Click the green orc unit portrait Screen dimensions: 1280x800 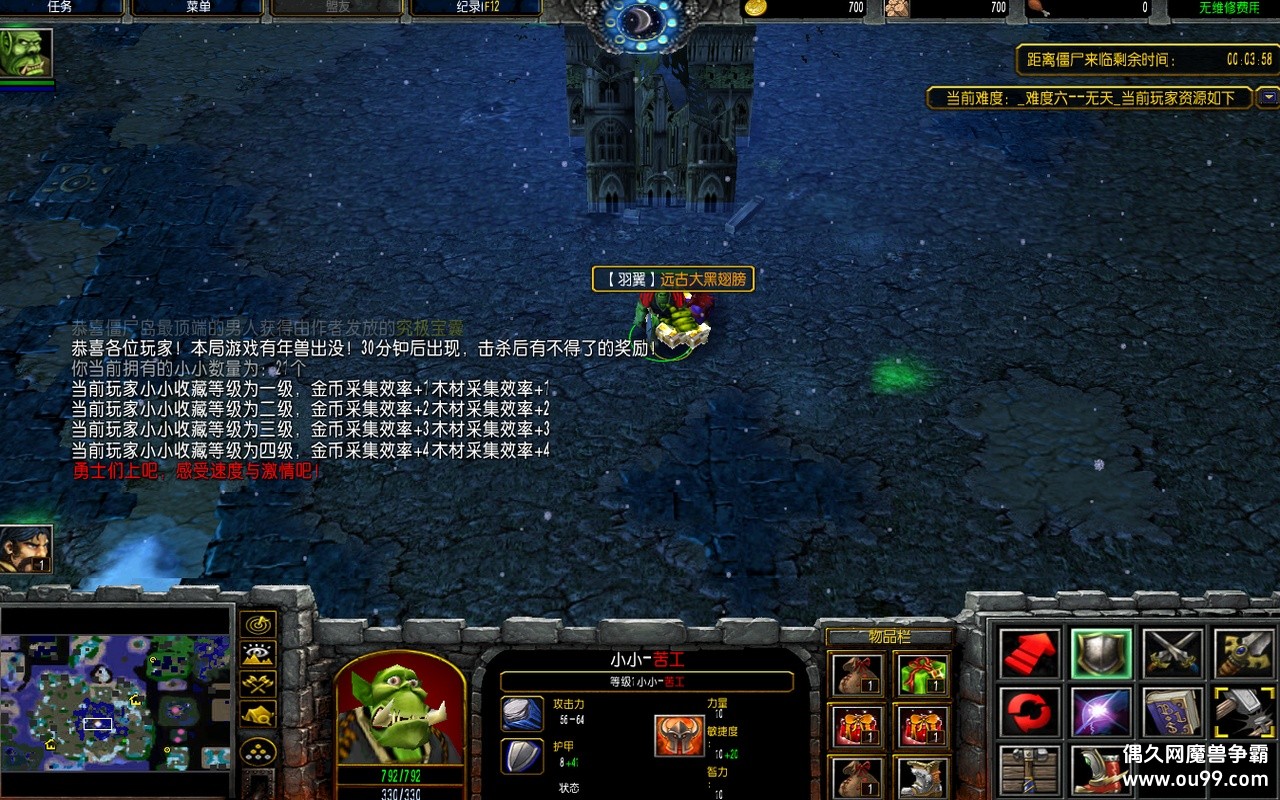[400, 710]
